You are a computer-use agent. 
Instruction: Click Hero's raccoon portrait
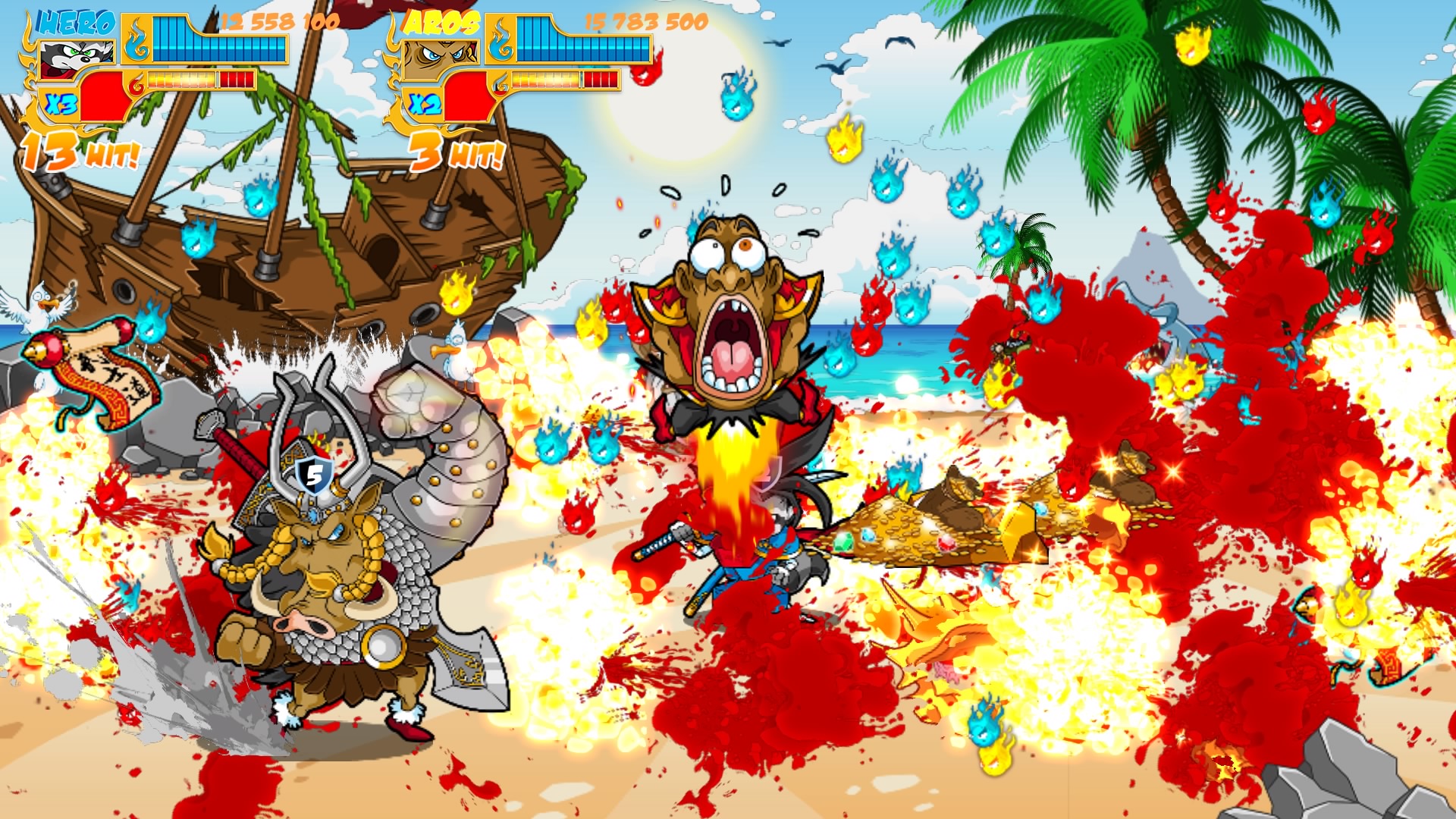pos(76,56)
